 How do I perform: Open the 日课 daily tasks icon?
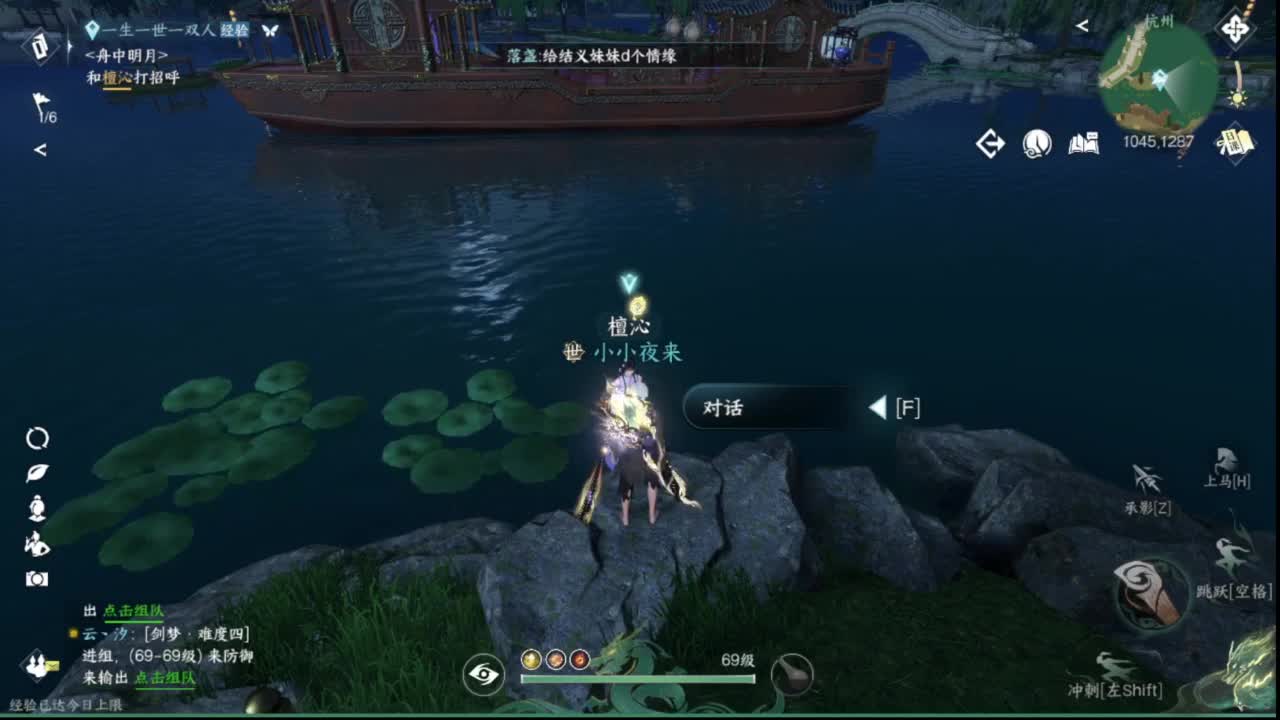(x=1236, y=140)
